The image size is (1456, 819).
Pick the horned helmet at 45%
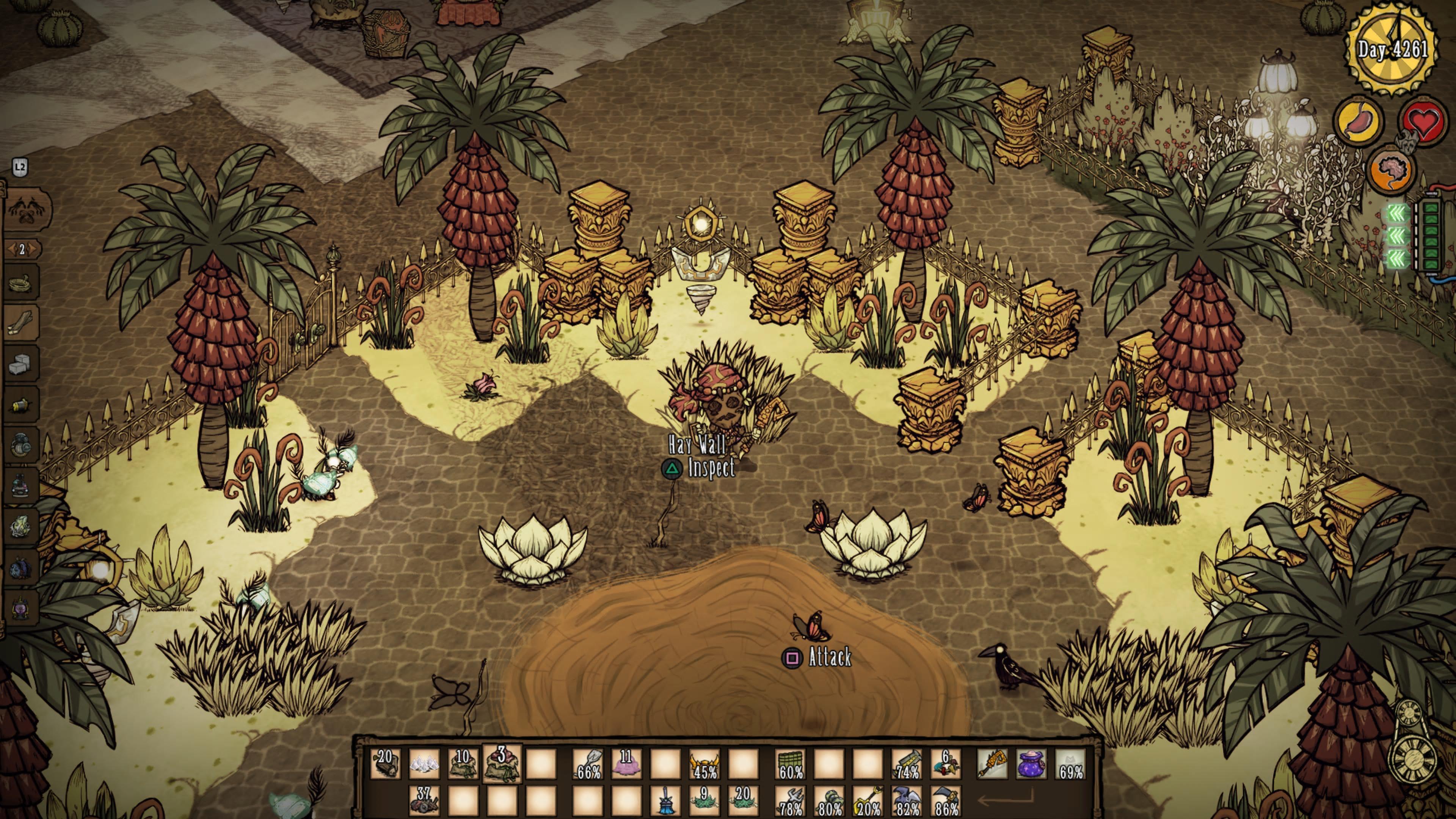[704, 764]
